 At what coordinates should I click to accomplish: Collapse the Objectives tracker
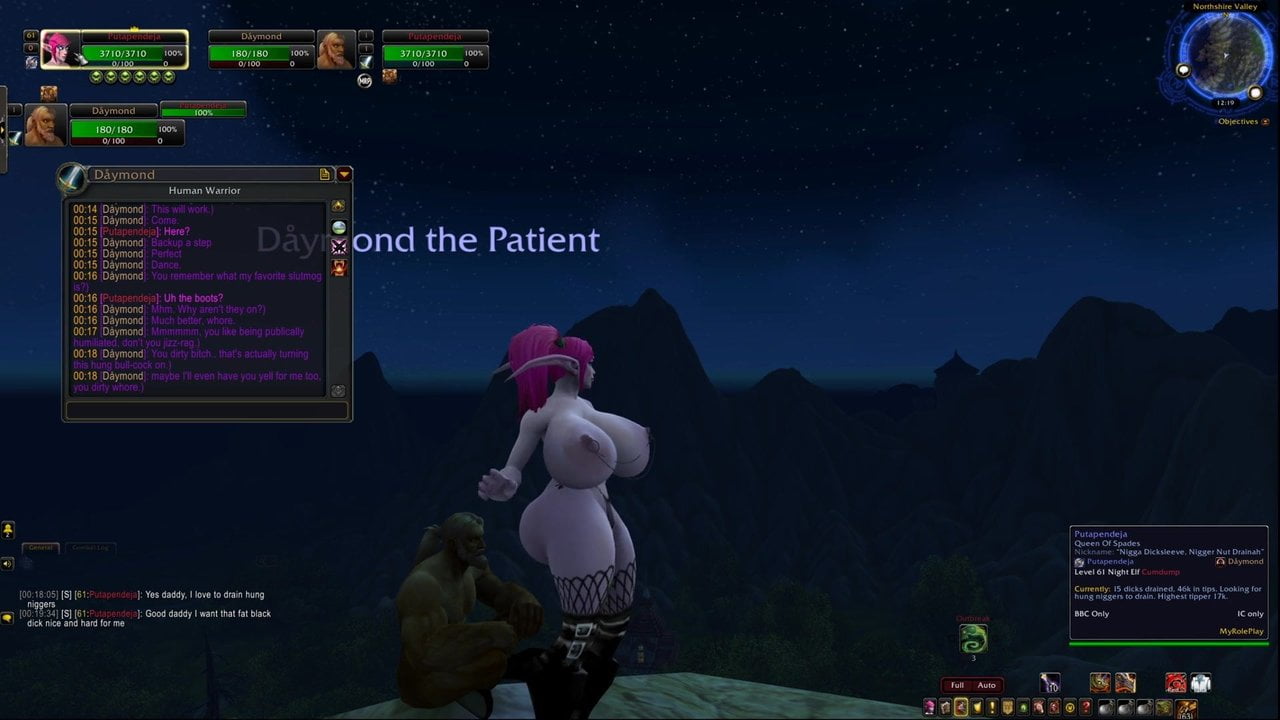[1265, 122]
